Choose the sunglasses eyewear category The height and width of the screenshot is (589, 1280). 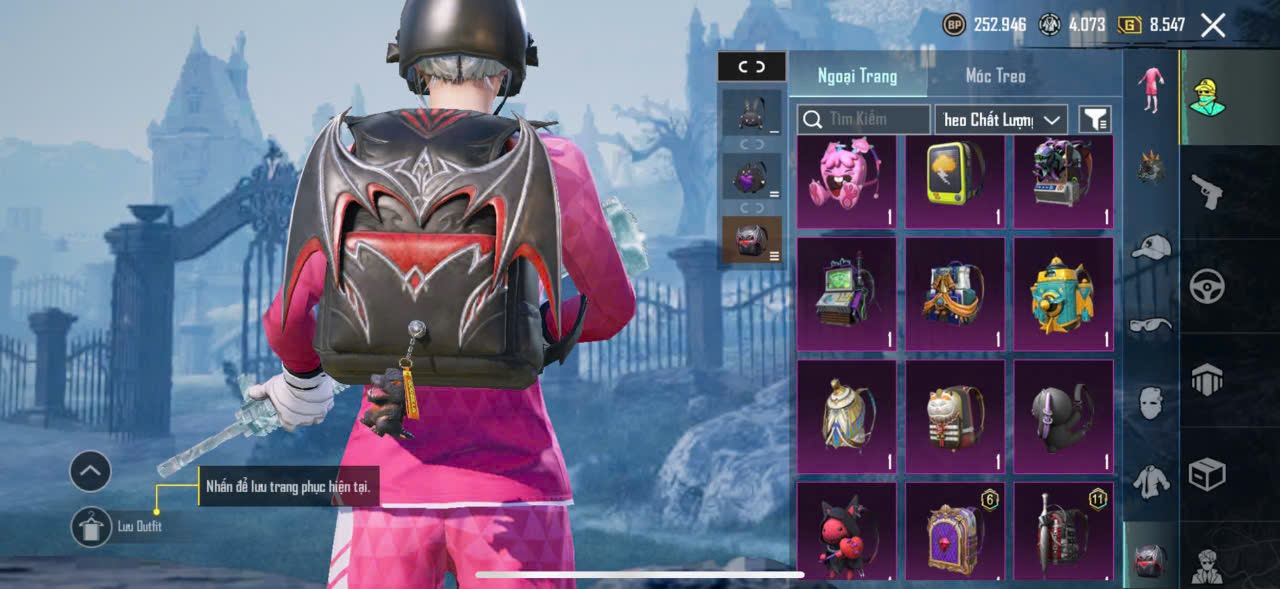point(1151,324)
